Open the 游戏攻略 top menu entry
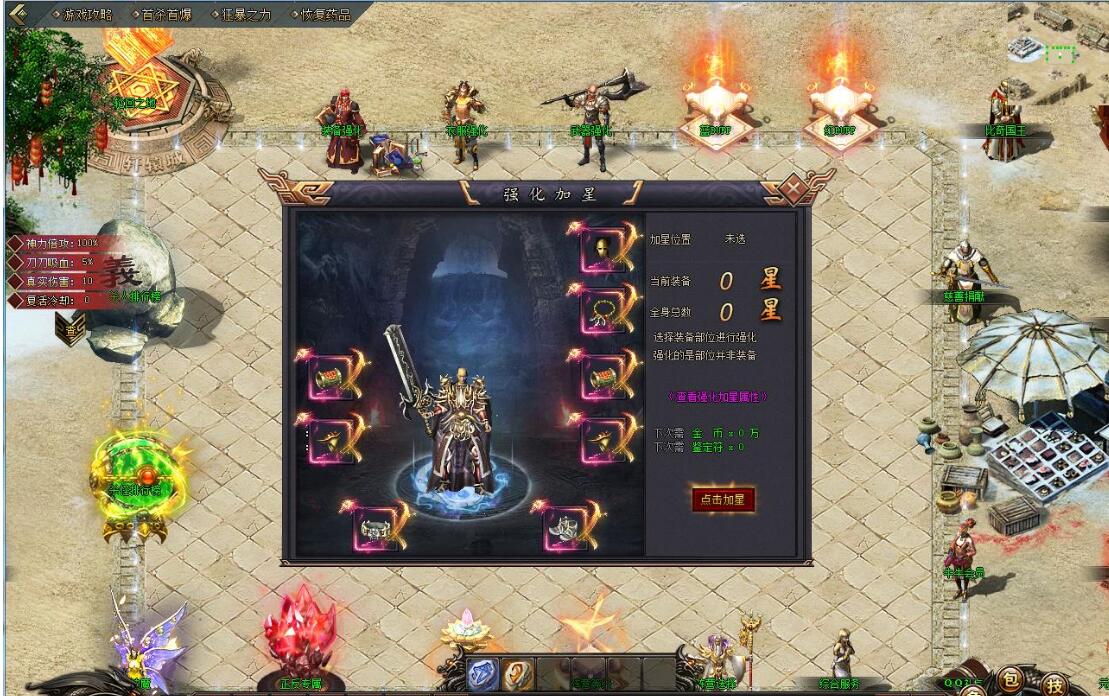This screenshot has width=1109, height=696. coord(87,15)
